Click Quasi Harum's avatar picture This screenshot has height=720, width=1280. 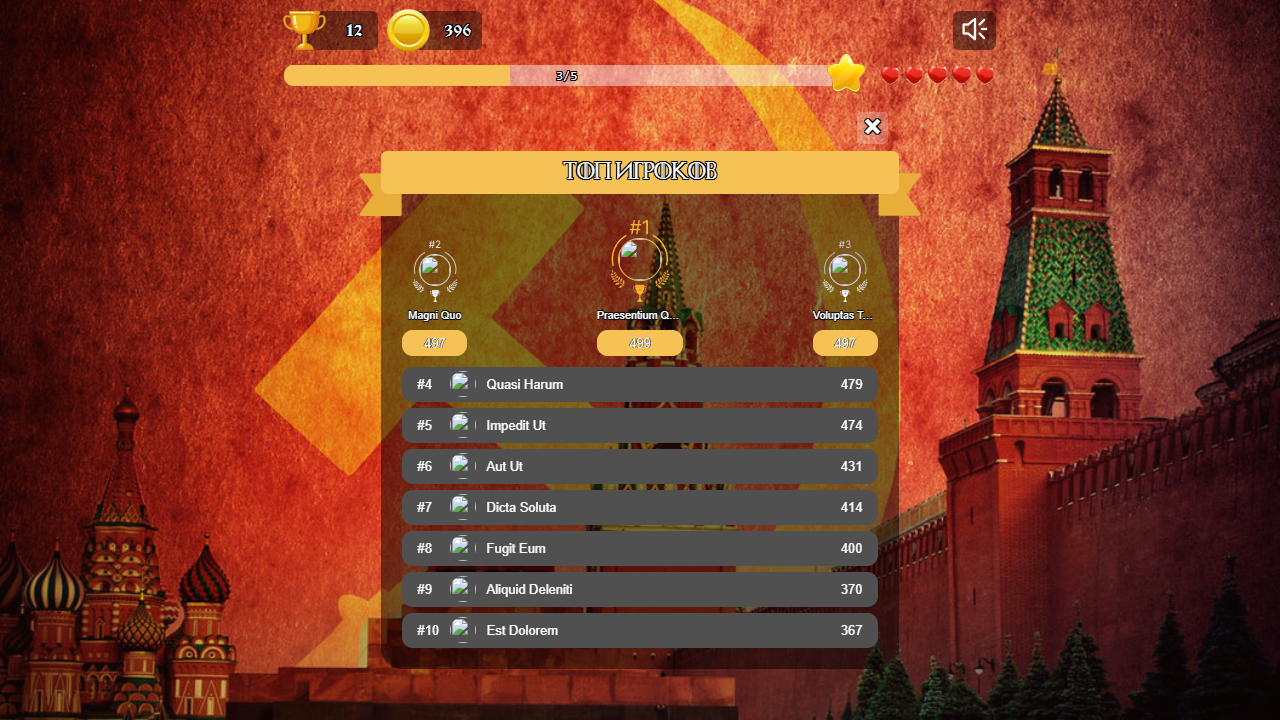pos(462,383)
